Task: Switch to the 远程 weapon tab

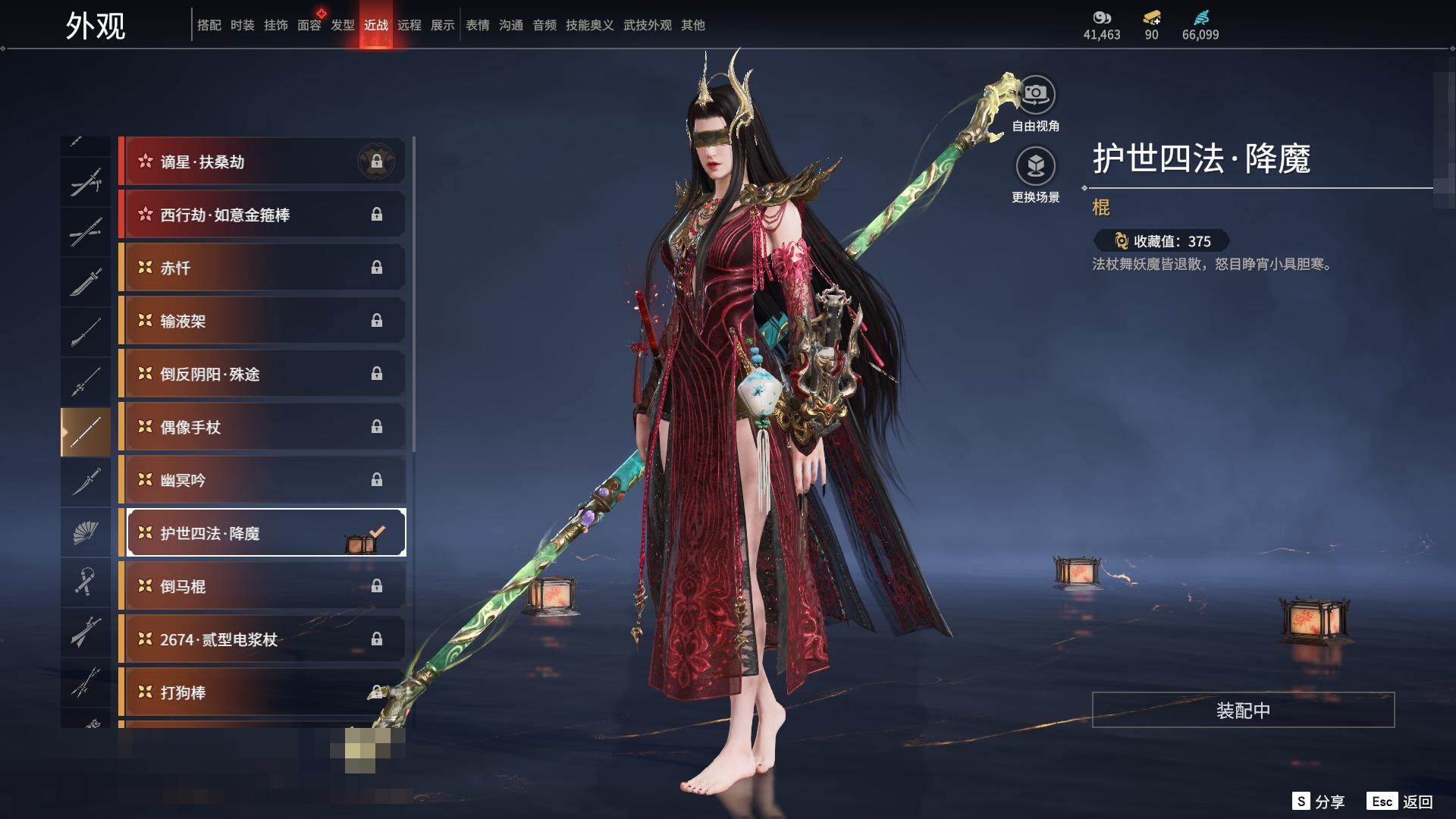Action: coord(409,25)
